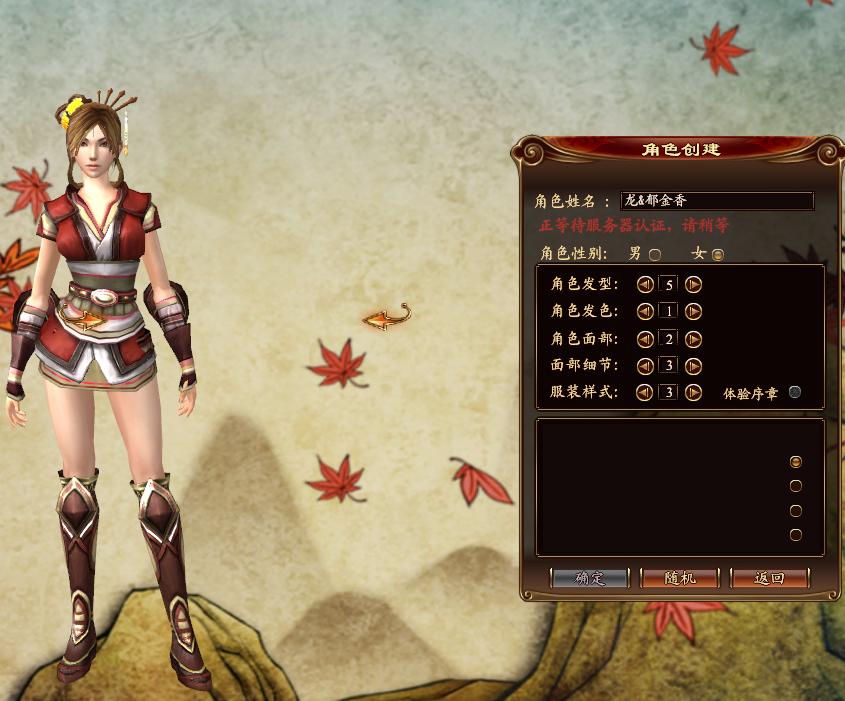This screenshot has height=701, width=845.
Task: Choose previous hair color (角色发色)
Action: point(645,311)
